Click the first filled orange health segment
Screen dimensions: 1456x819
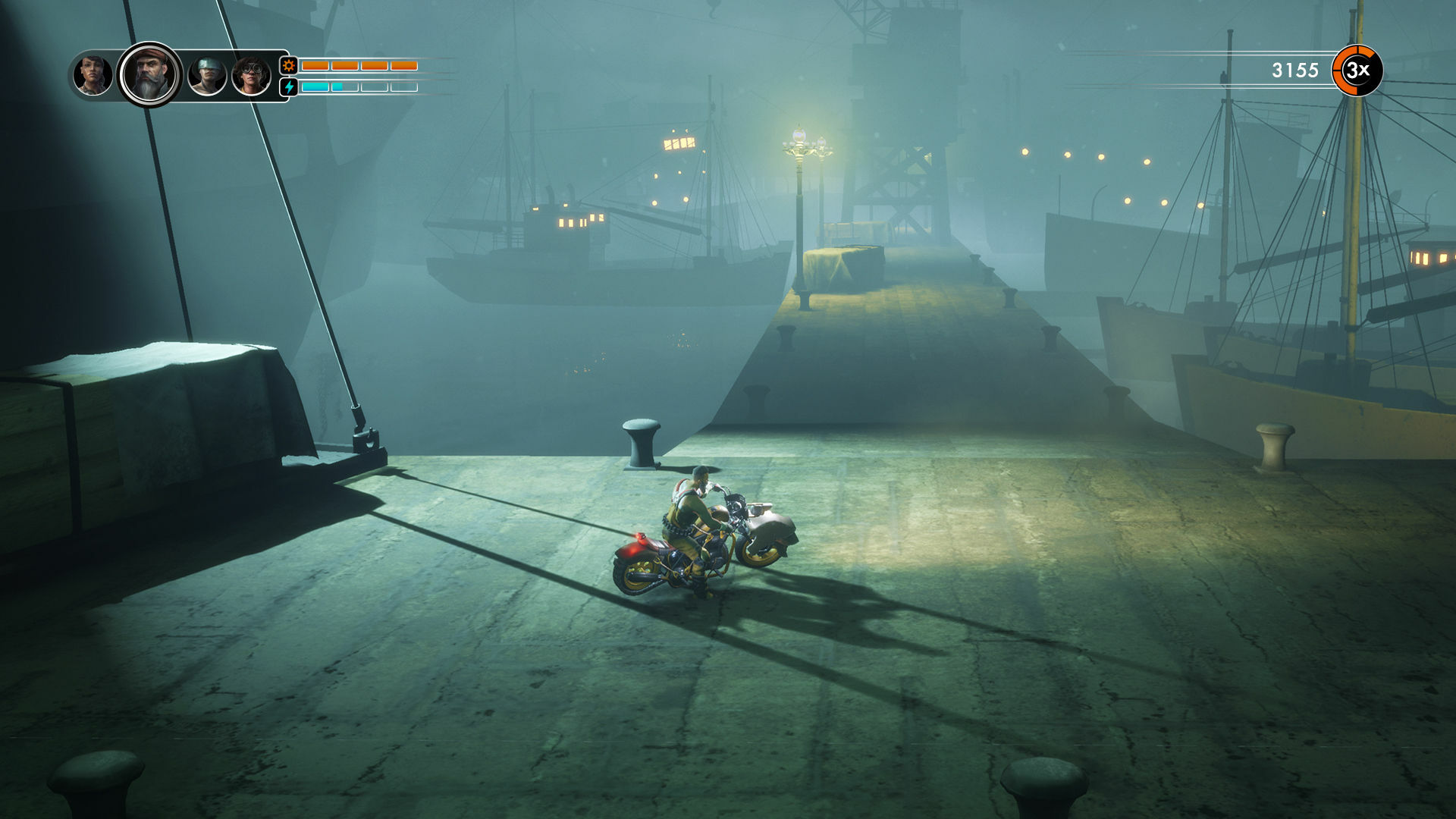click(x=315, y=66)
